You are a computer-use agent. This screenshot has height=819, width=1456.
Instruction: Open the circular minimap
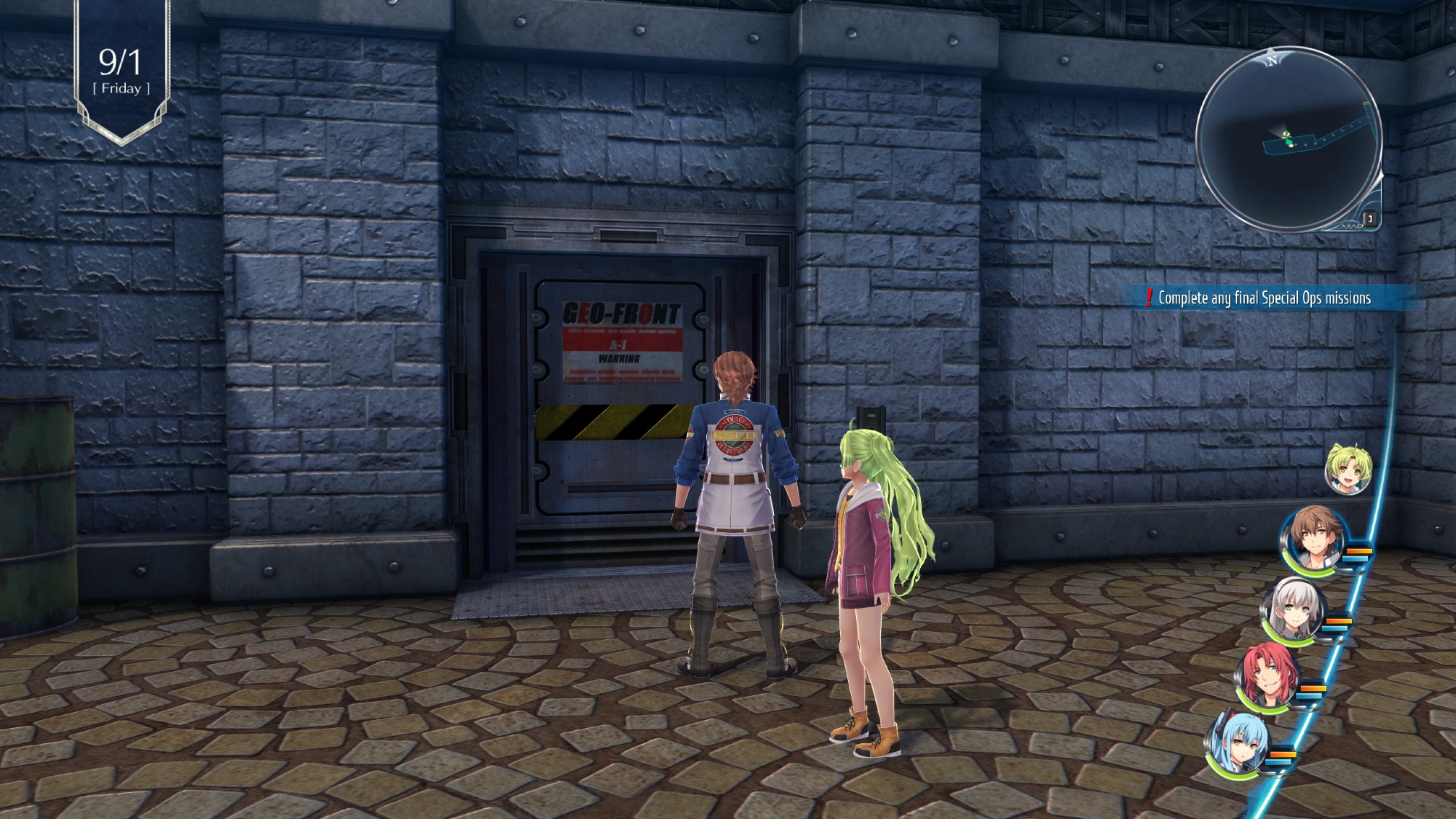pos(1289,138)
